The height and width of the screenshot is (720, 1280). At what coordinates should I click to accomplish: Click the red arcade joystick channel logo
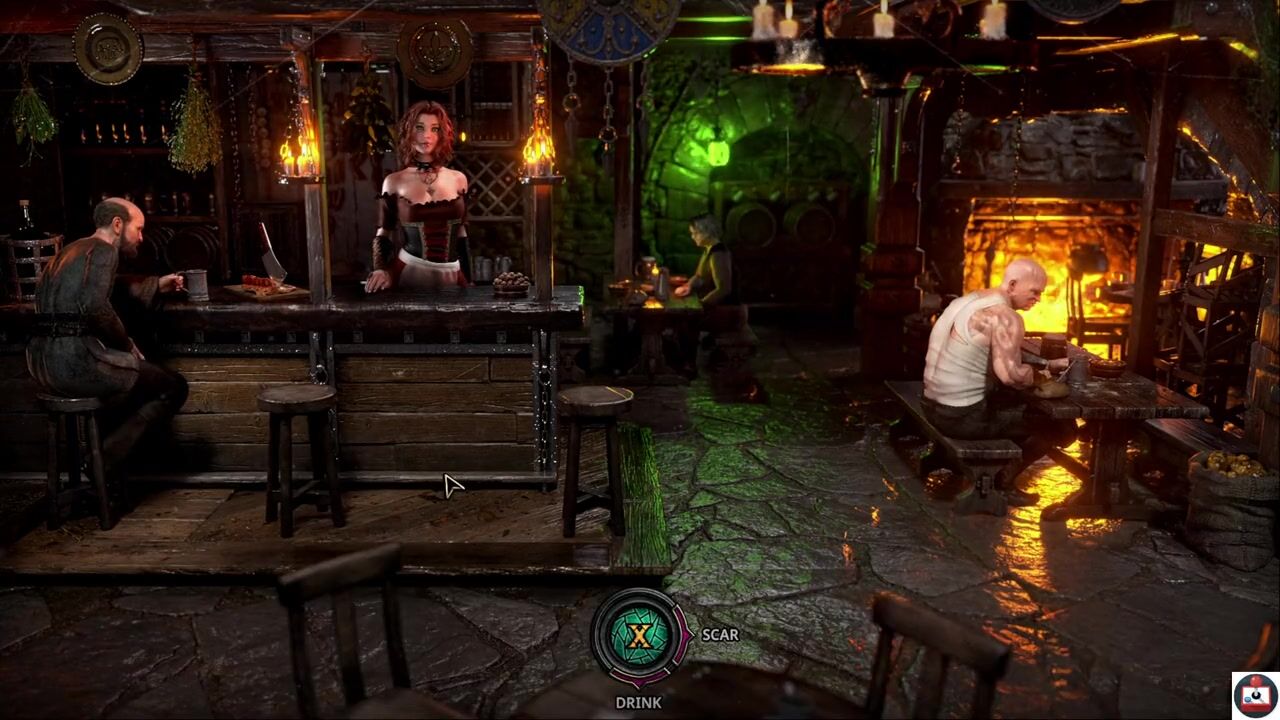point(1254,693)
